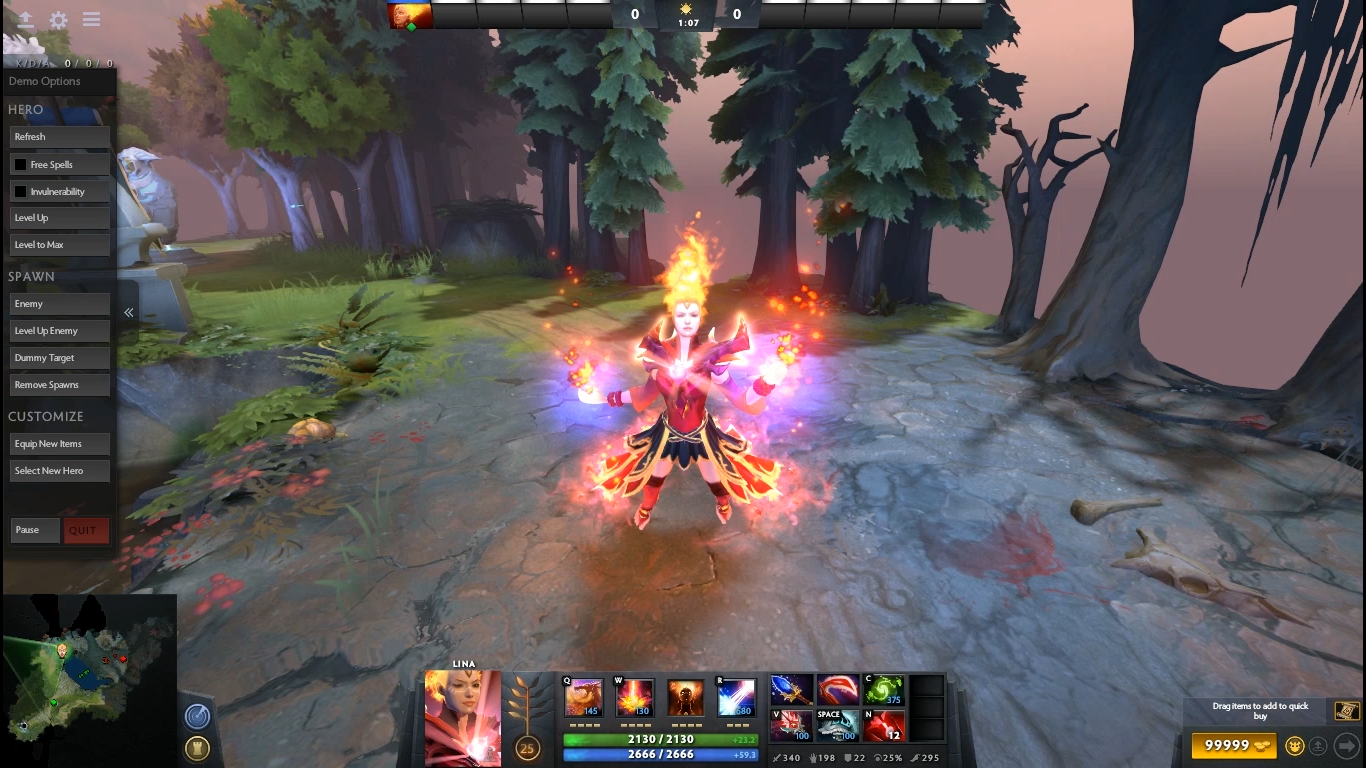Click the red QUIT button
Viewport: 1366px width, 768px height.
tap(85, 530)
